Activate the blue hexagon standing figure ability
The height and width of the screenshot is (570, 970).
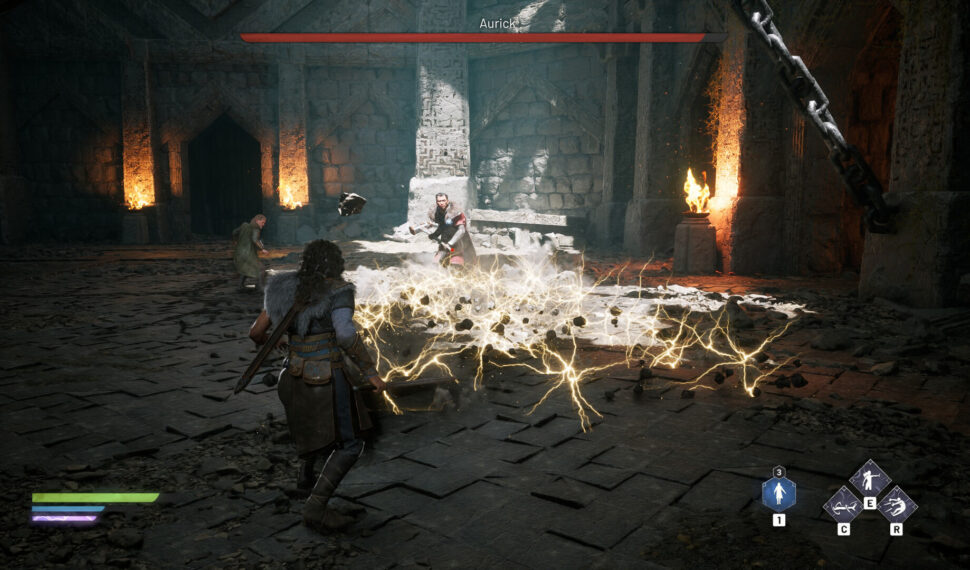pos(779,493)
